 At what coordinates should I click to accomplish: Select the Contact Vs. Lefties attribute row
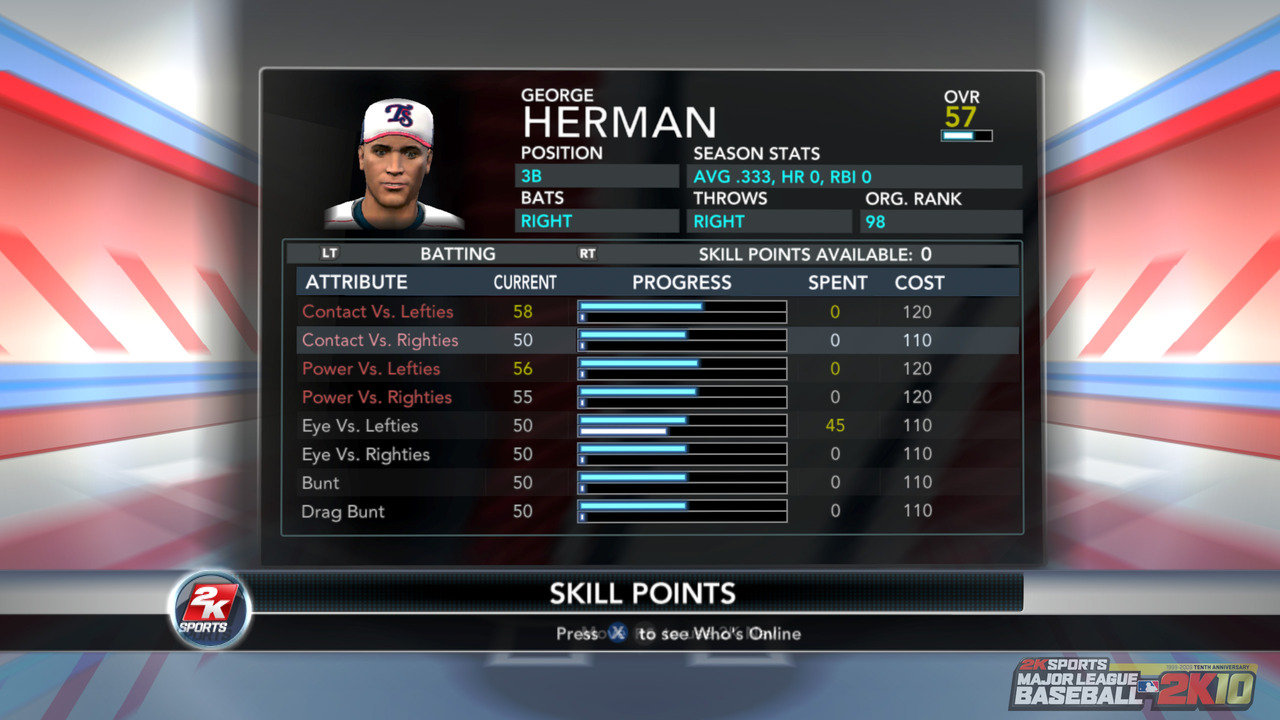coord(378,312)
